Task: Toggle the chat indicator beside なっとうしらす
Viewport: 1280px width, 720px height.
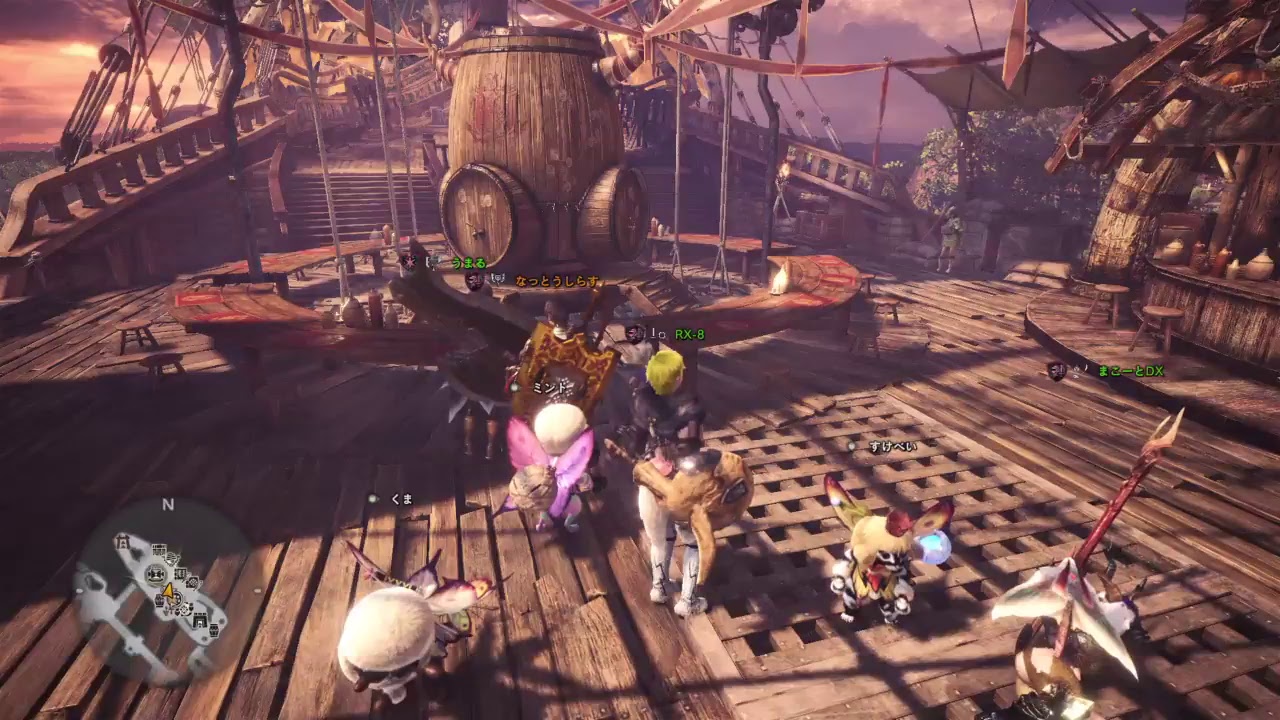Action: click(497, 279)
